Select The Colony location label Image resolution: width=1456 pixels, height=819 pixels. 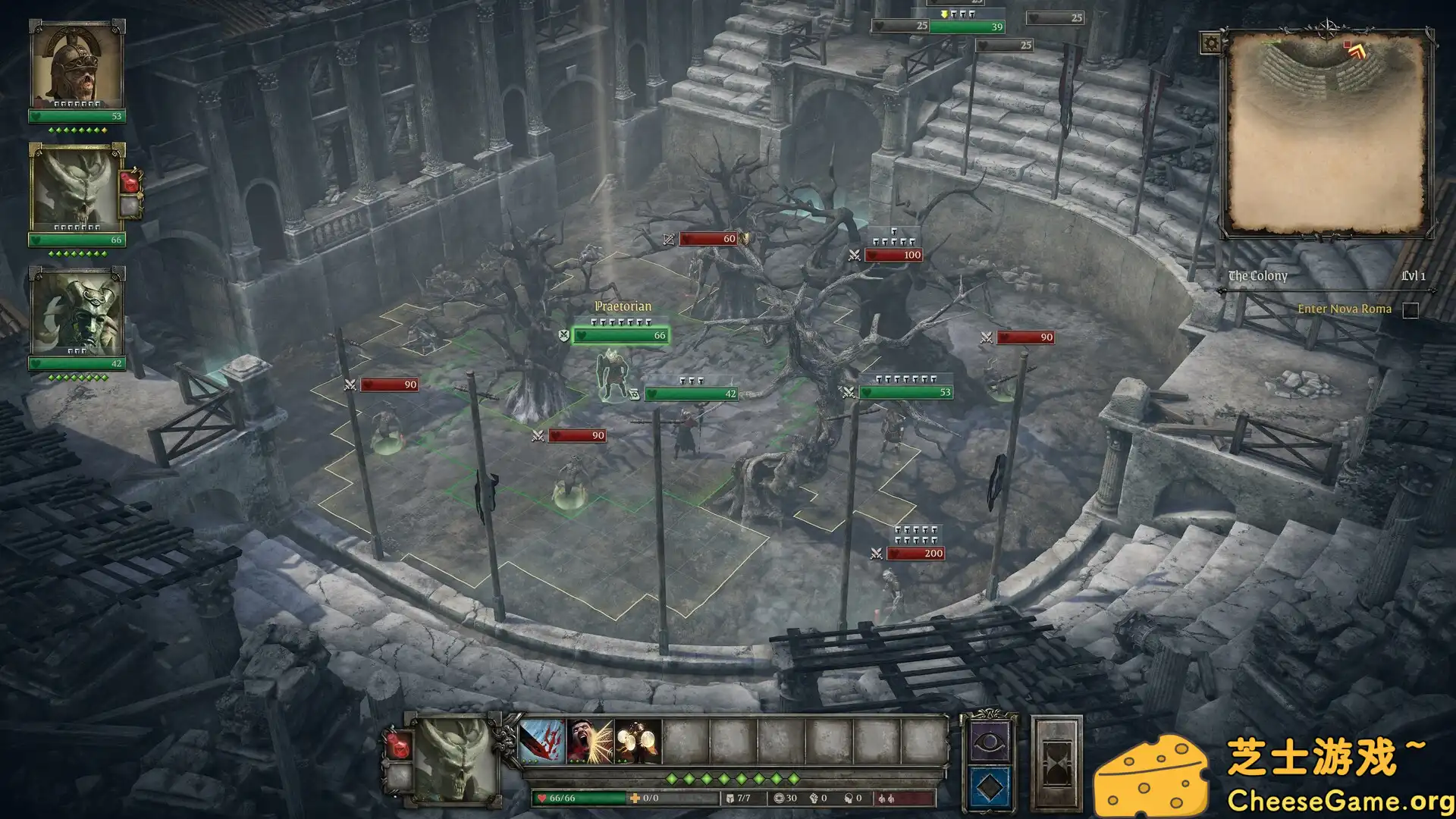(1258, 276)
